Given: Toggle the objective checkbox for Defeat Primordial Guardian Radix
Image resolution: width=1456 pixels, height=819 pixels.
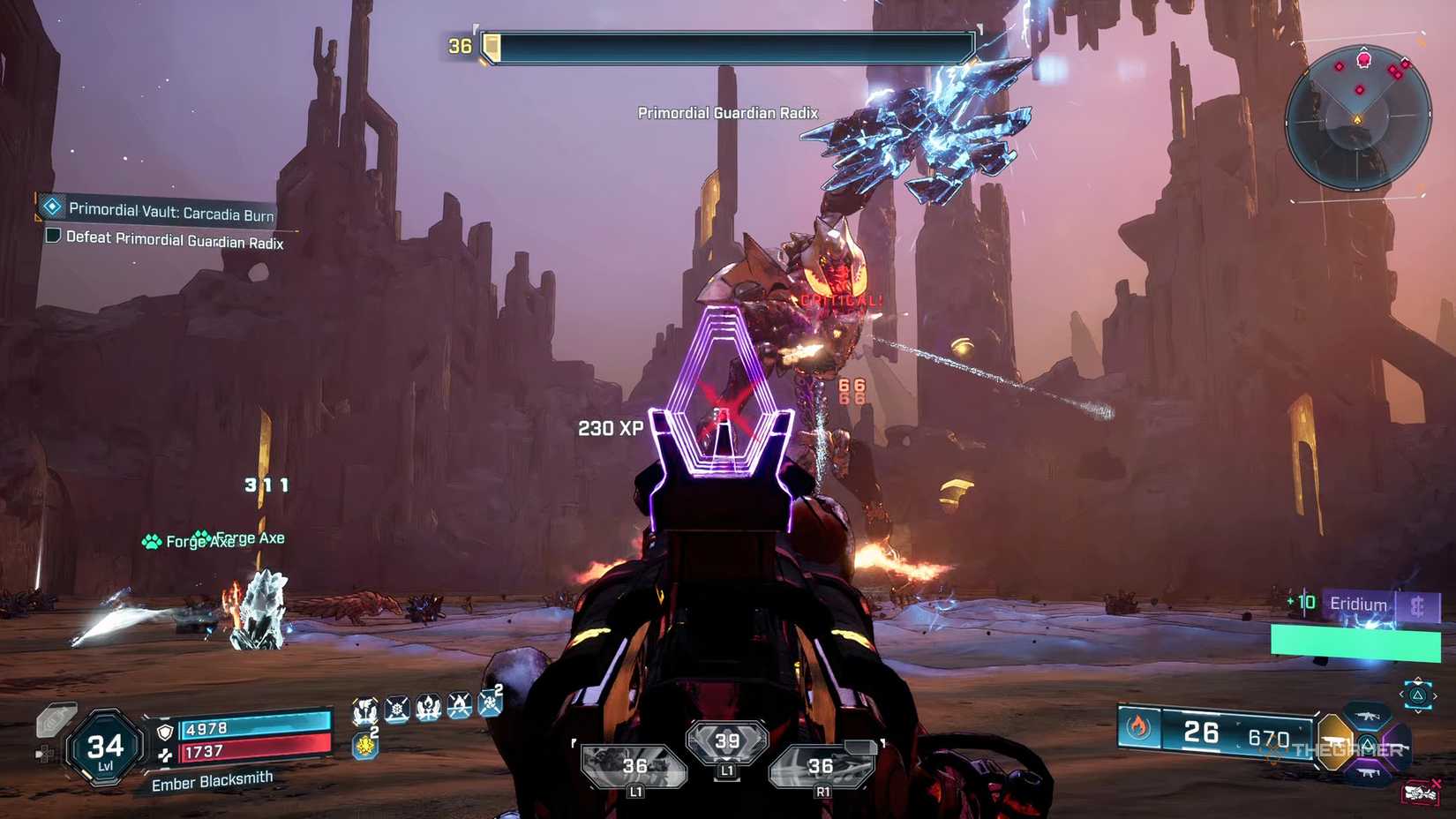Looking at the screenshot, I should pyautogui.click(x=52, y=235).
